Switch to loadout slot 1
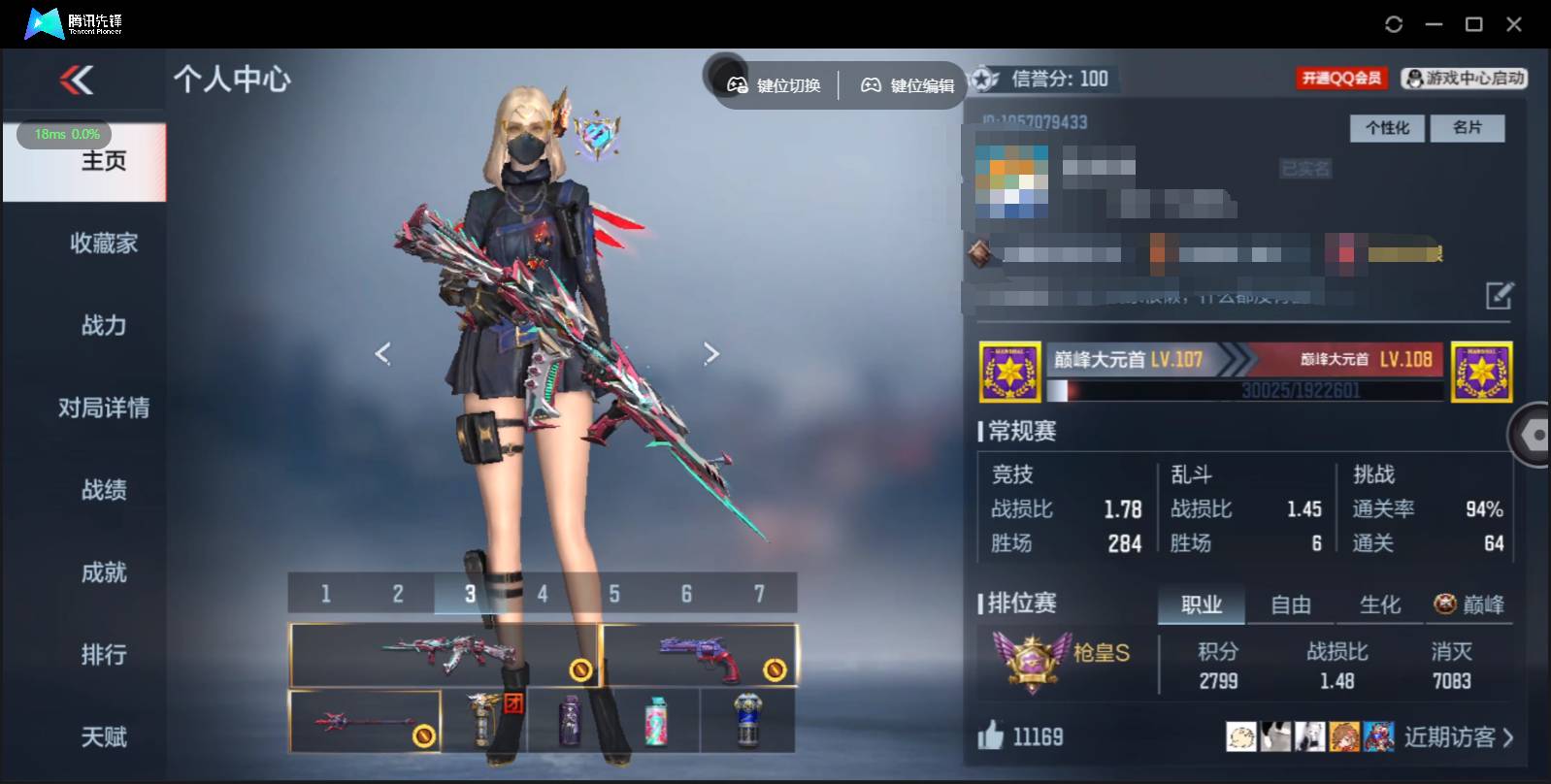 pos(325,593)
